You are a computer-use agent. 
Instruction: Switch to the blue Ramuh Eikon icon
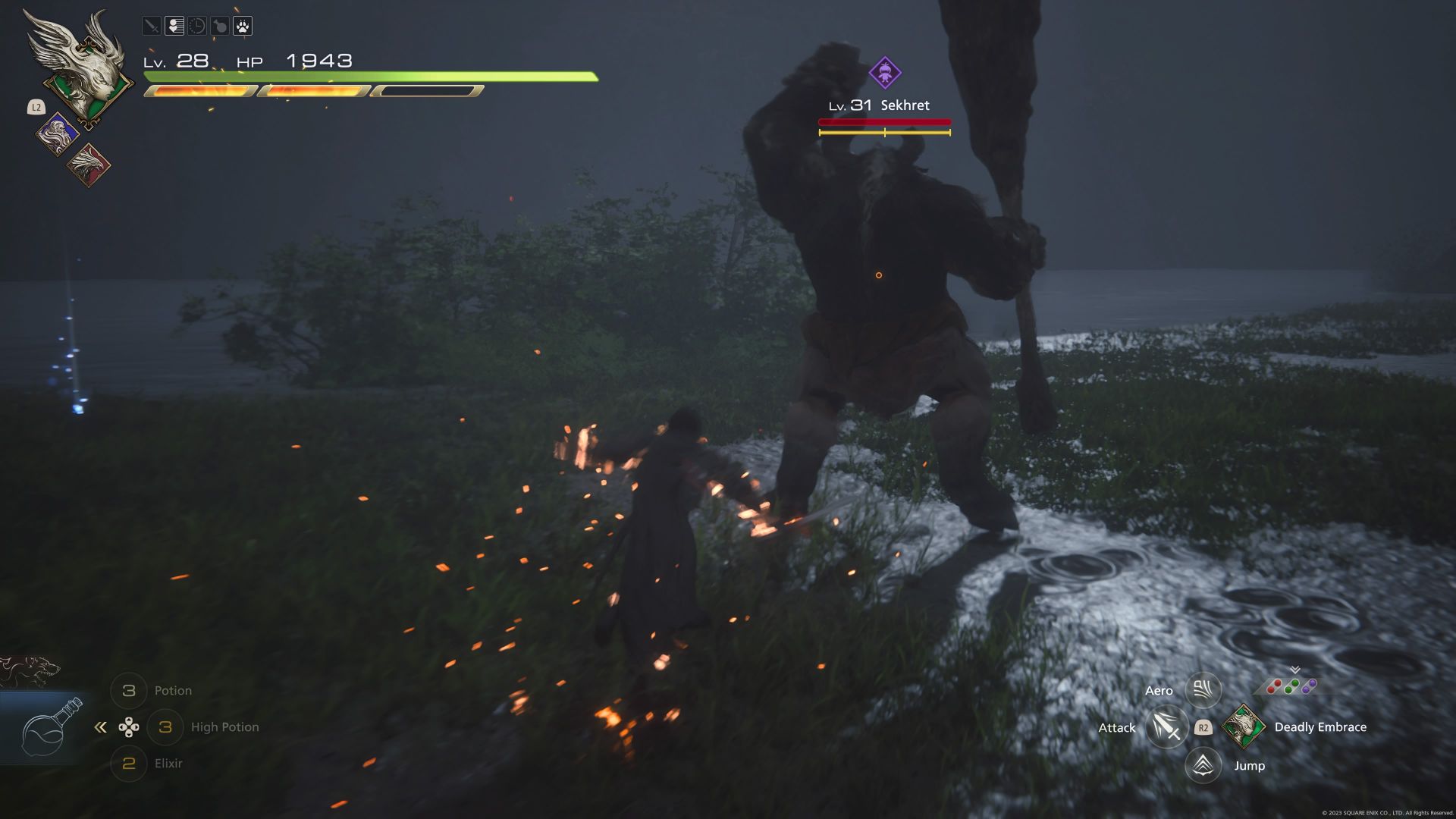(58, 135)
